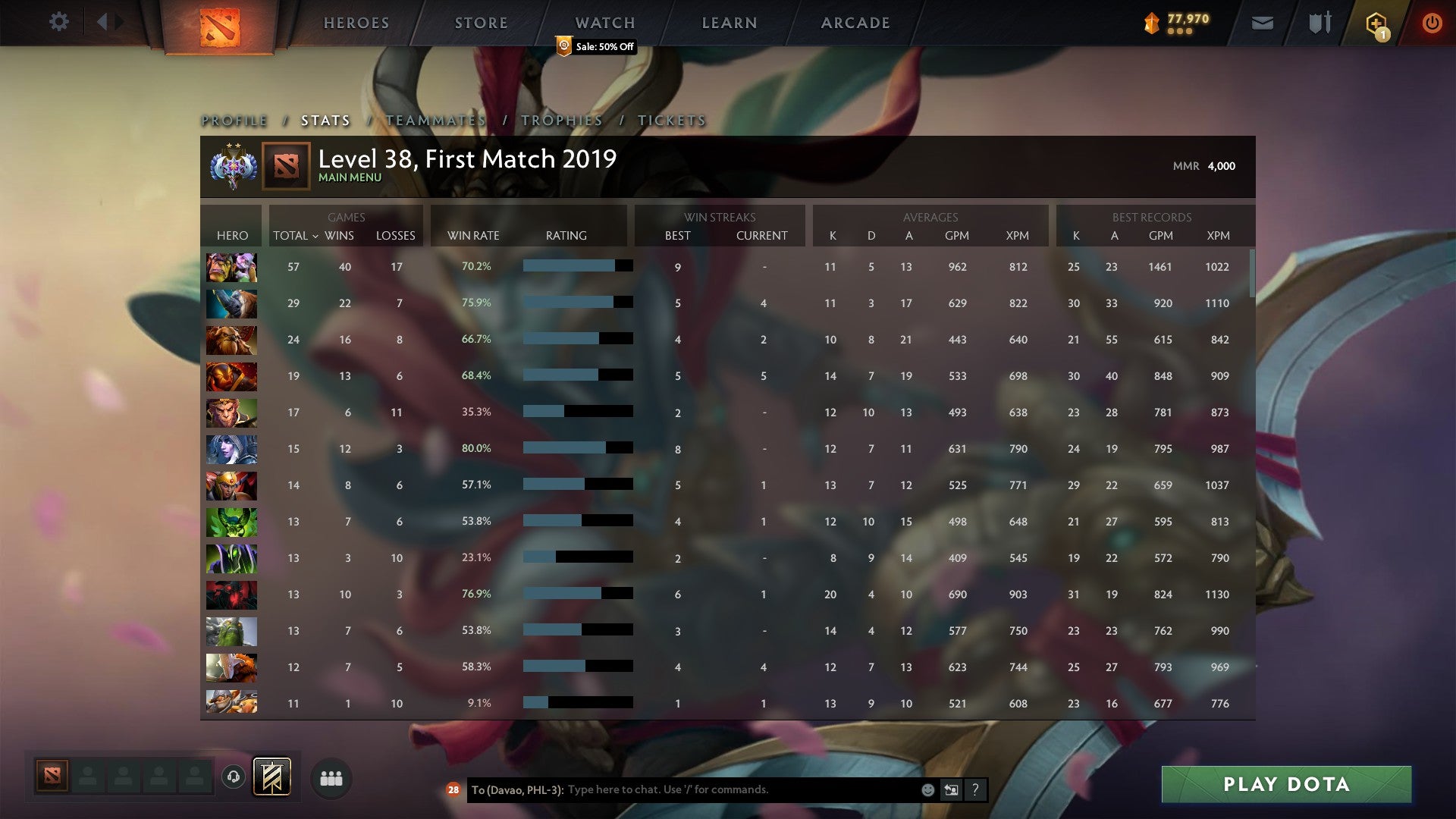Click the 70.2% win rate bar
Viewport: 1456px width, 819px height.
pyautogui.click(x=576, y=267)
